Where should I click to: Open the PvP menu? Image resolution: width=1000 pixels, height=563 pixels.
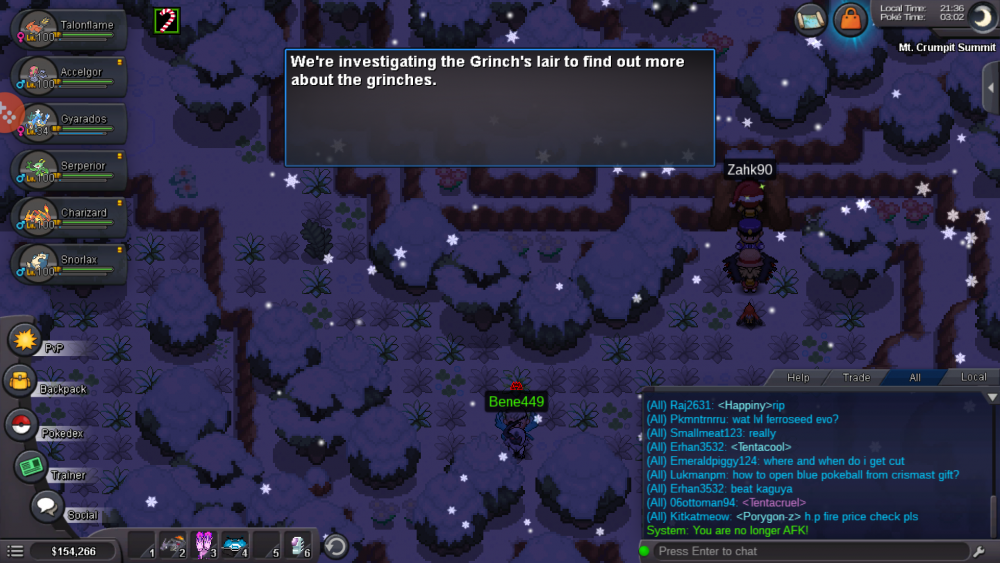tap(24, 340)
